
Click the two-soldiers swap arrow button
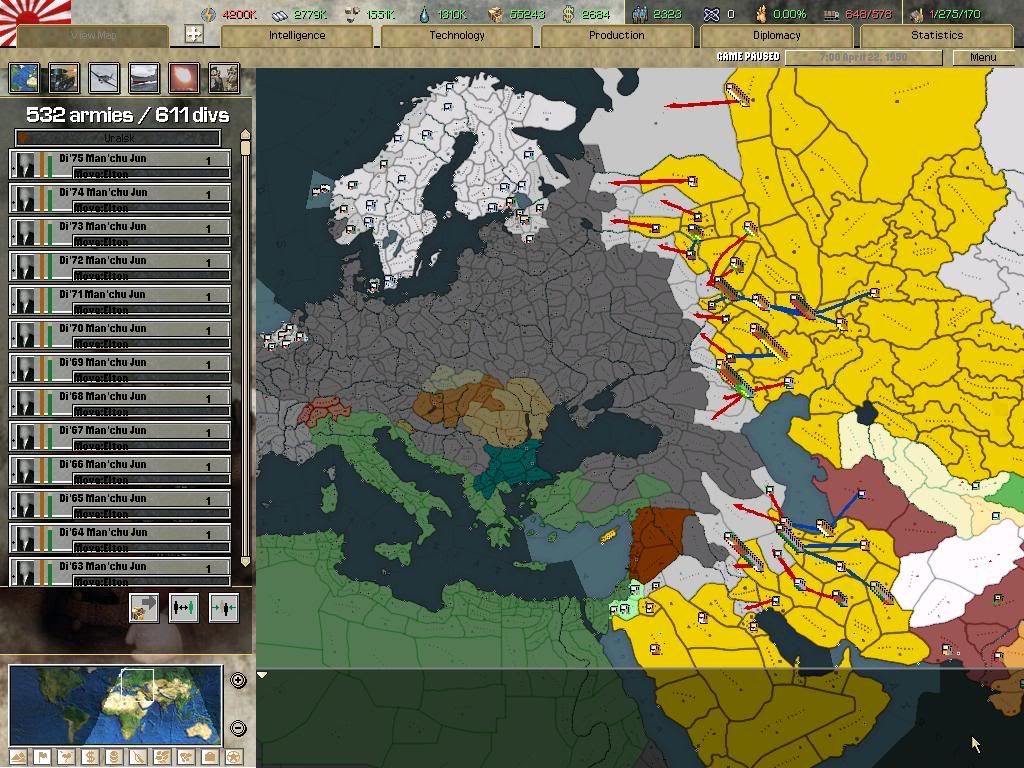tap(183, 607)
